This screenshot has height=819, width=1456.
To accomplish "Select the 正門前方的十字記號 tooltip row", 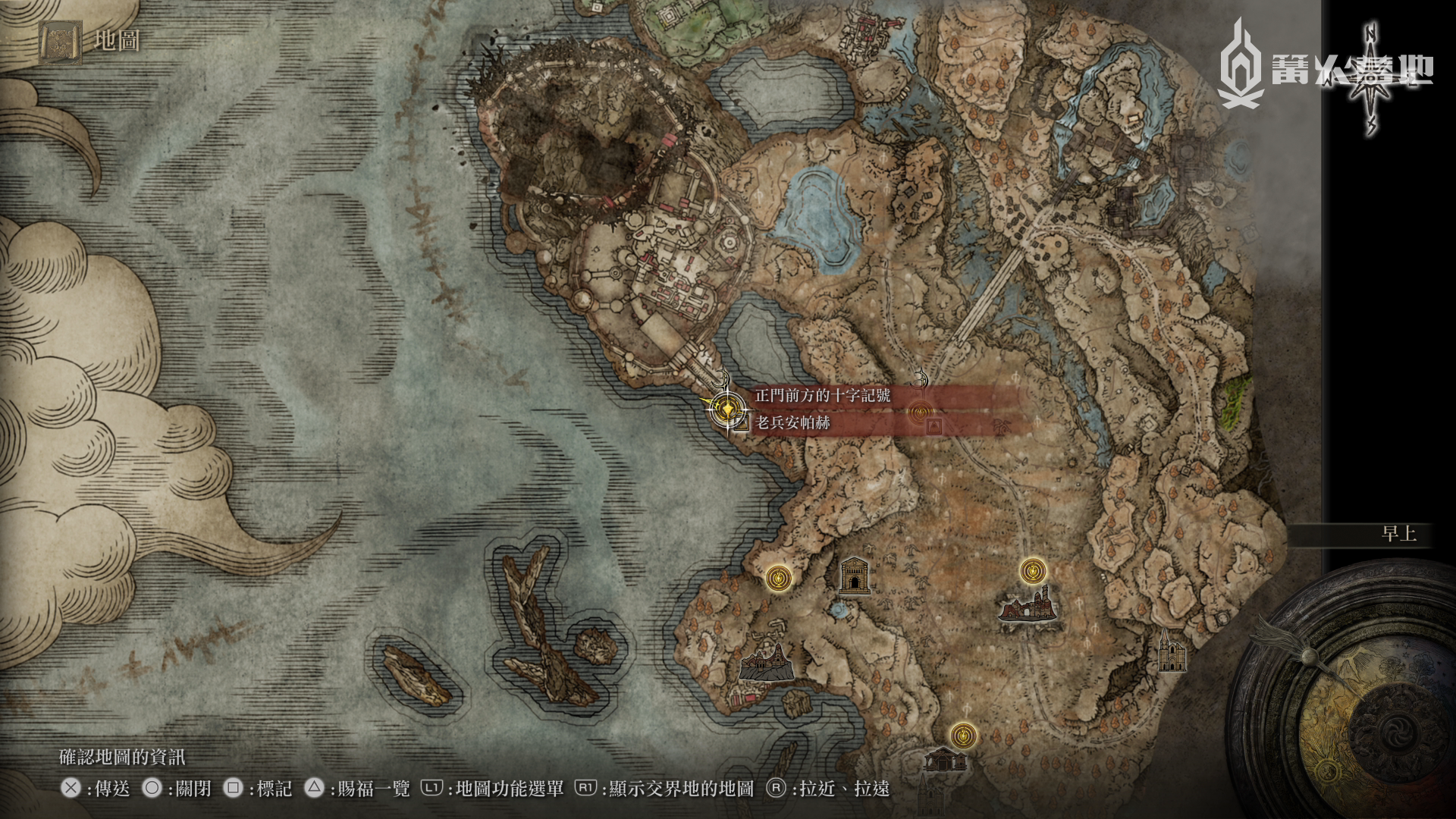I will 823,395.
